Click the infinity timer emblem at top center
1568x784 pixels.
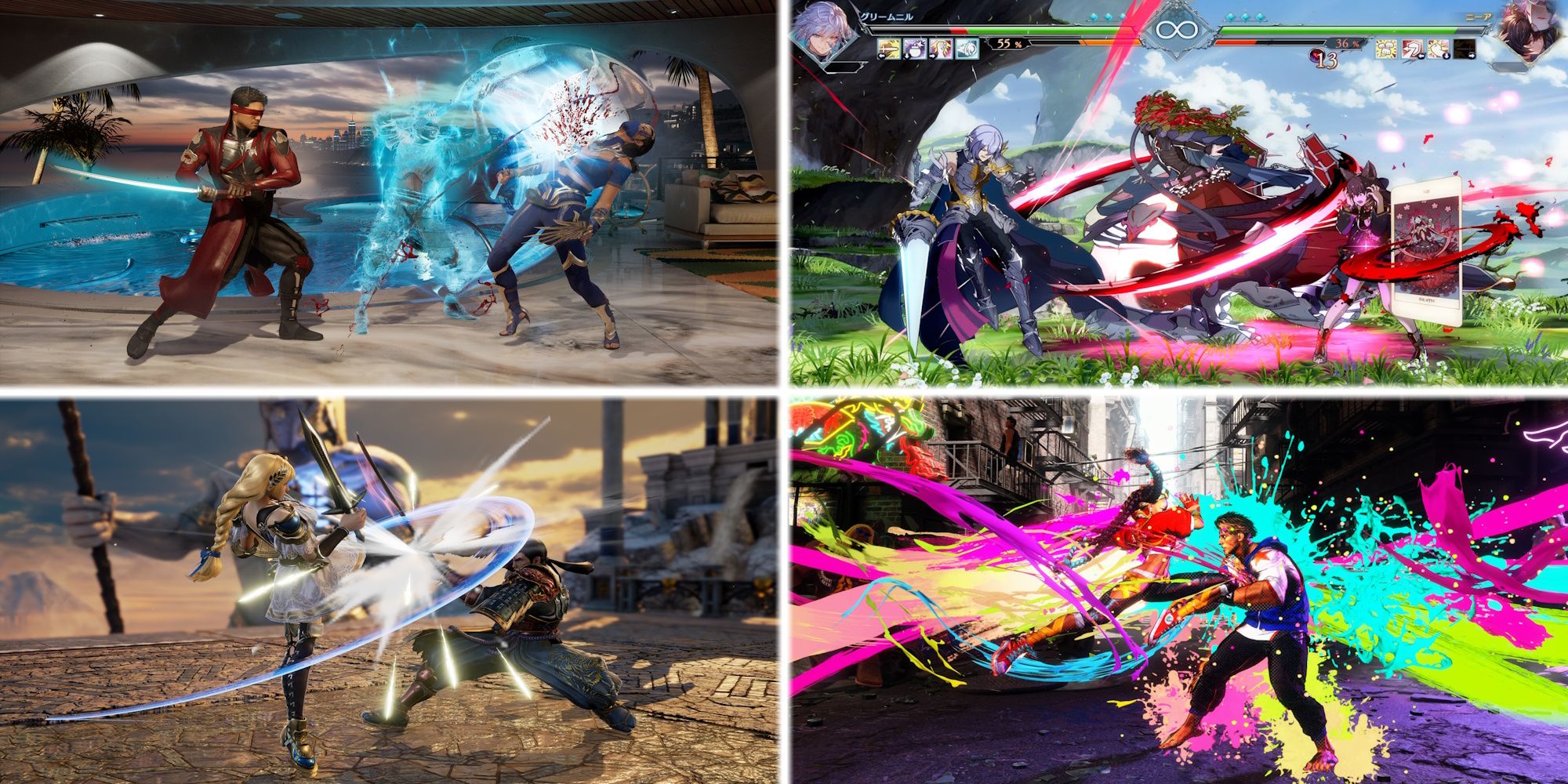pyautogui.click(x=1178, y=31)
